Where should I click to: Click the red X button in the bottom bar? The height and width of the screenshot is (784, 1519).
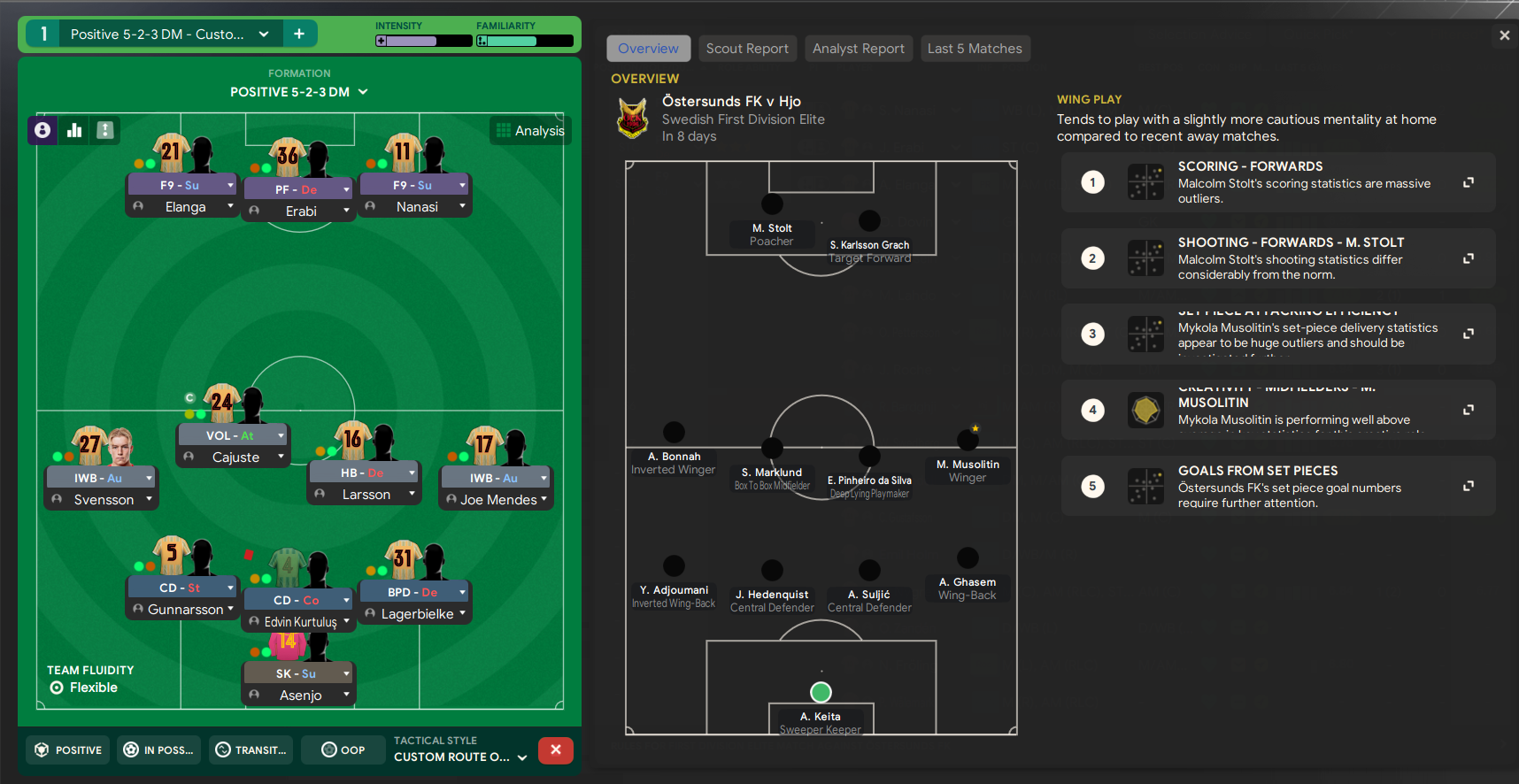tap(555, 749)
